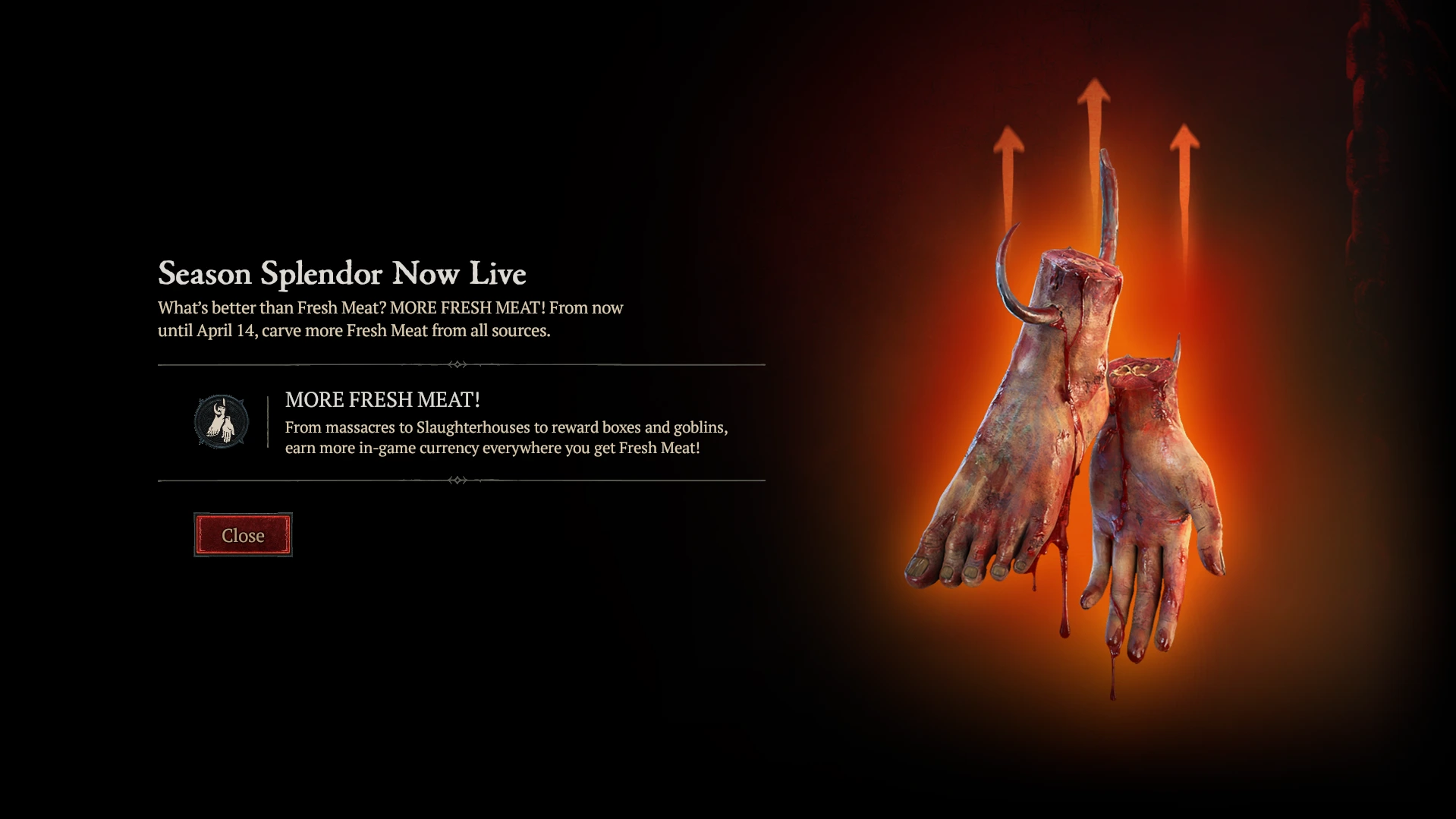
Task: Click the April 14 event description text
Action: [389, 320]
